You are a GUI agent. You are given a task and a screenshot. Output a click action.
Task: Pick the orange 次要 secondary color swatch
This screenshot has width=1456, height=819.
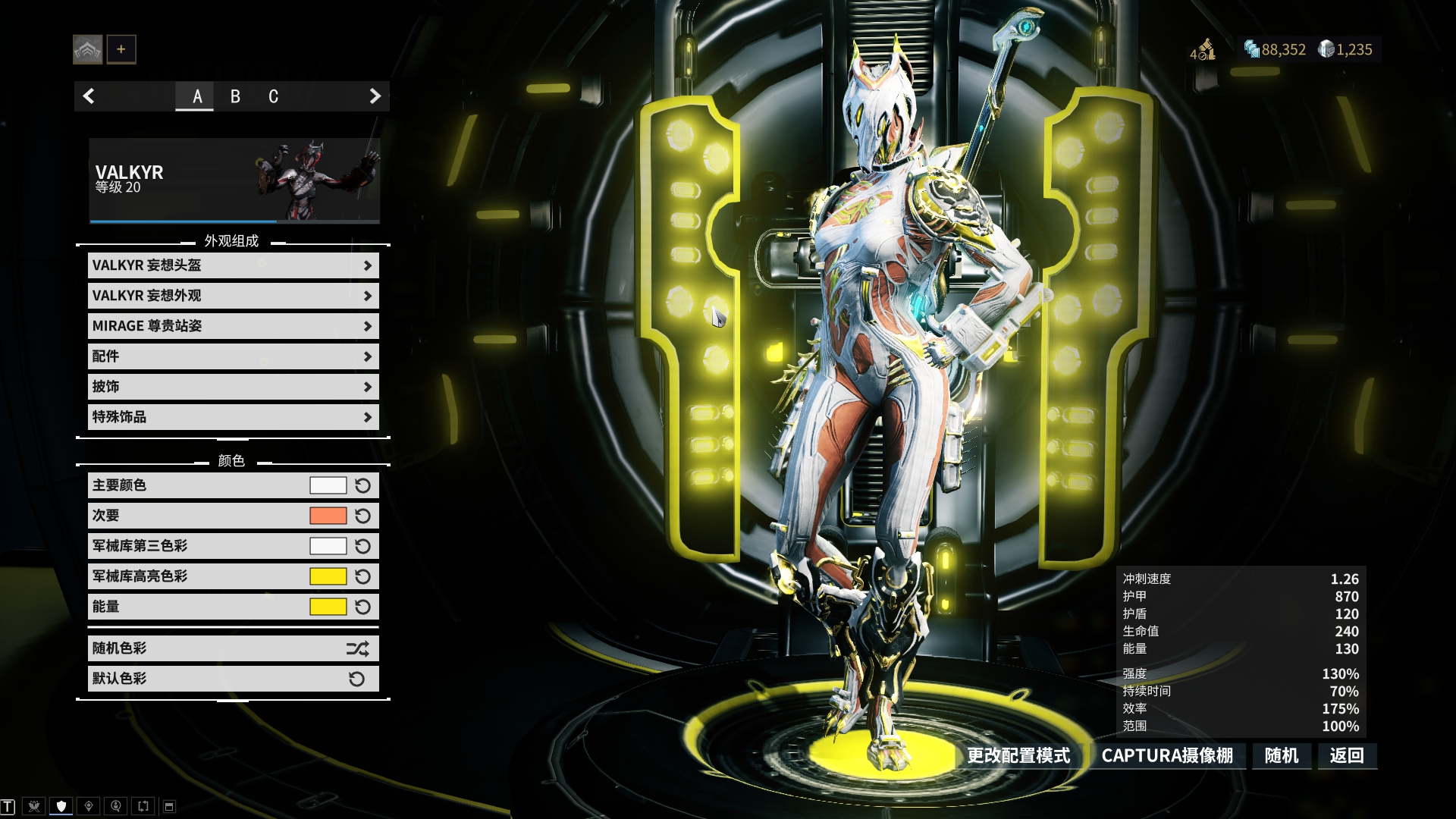[x=328, y=516]
